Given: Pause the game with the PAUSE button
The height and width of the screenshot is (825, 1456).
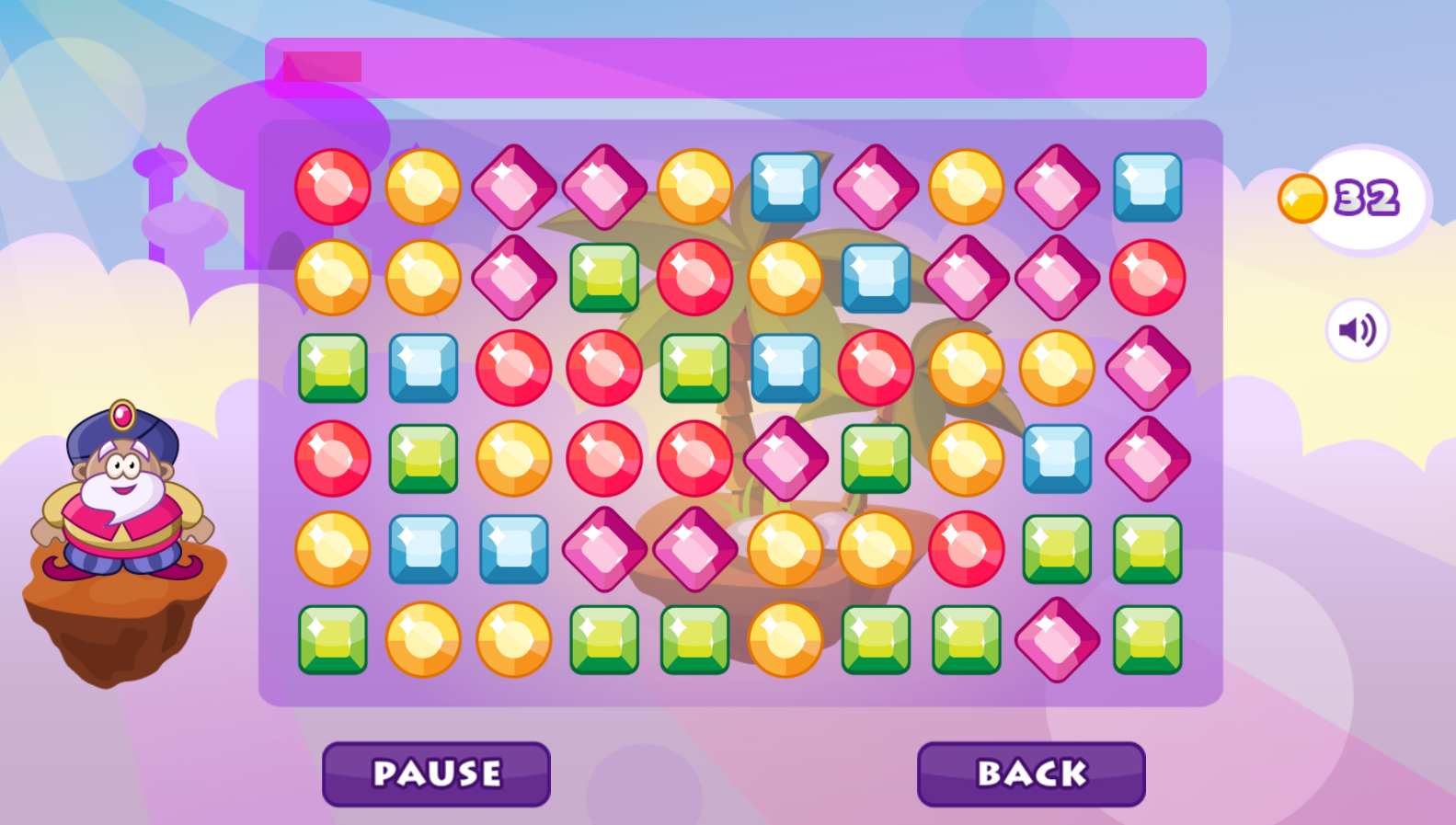Looking at the screenshot, I should pos(436,773).
